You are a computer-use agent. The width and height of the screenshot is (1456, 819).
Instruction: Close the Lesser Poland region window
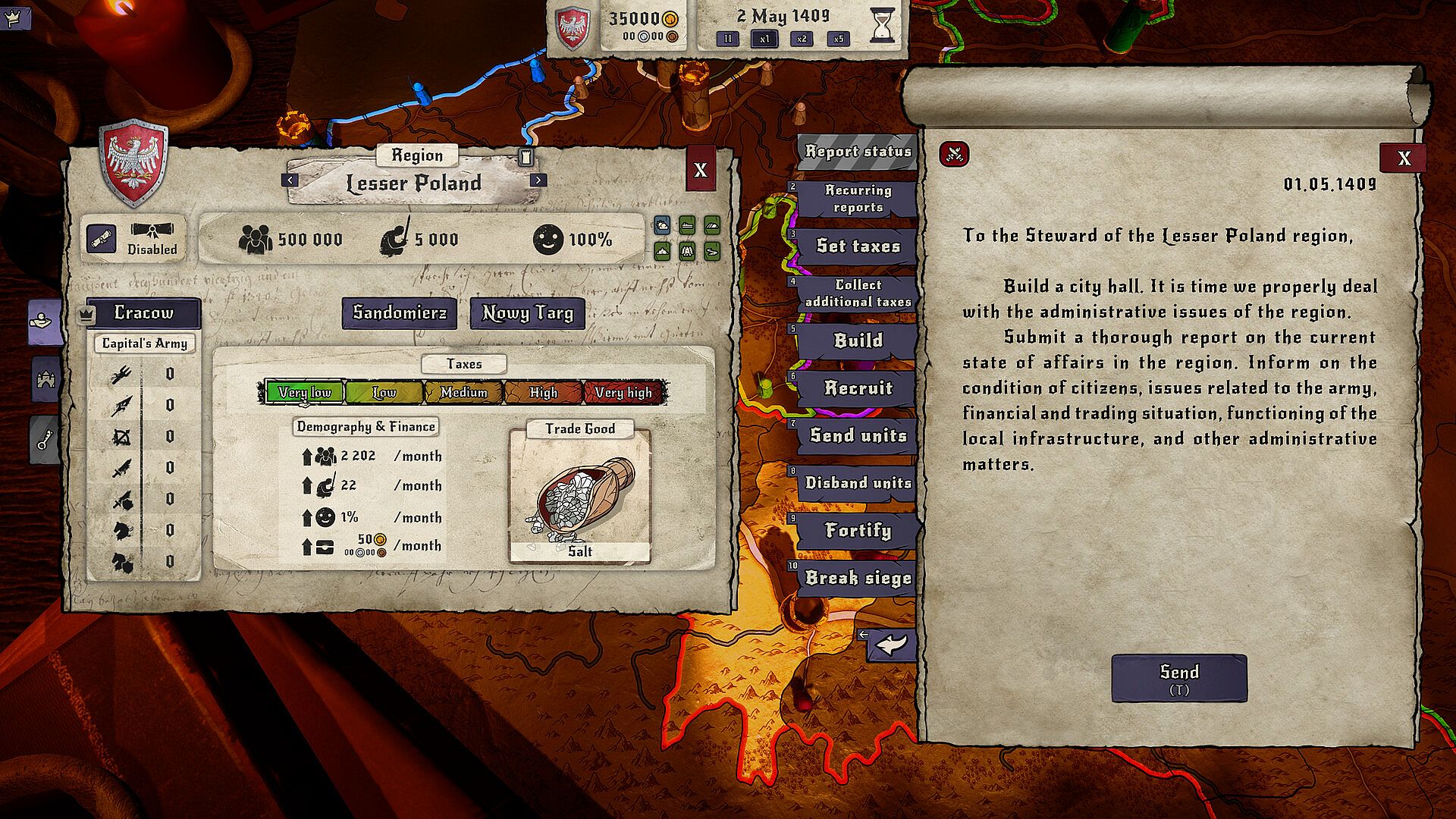(700, 170)
